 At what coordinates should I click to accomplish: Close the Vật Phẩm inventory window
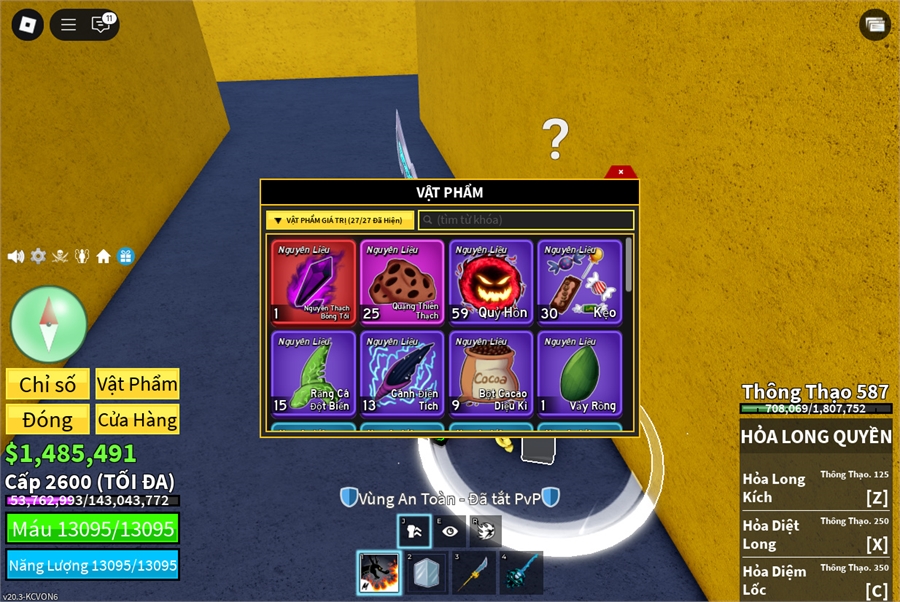pos(621,172)
